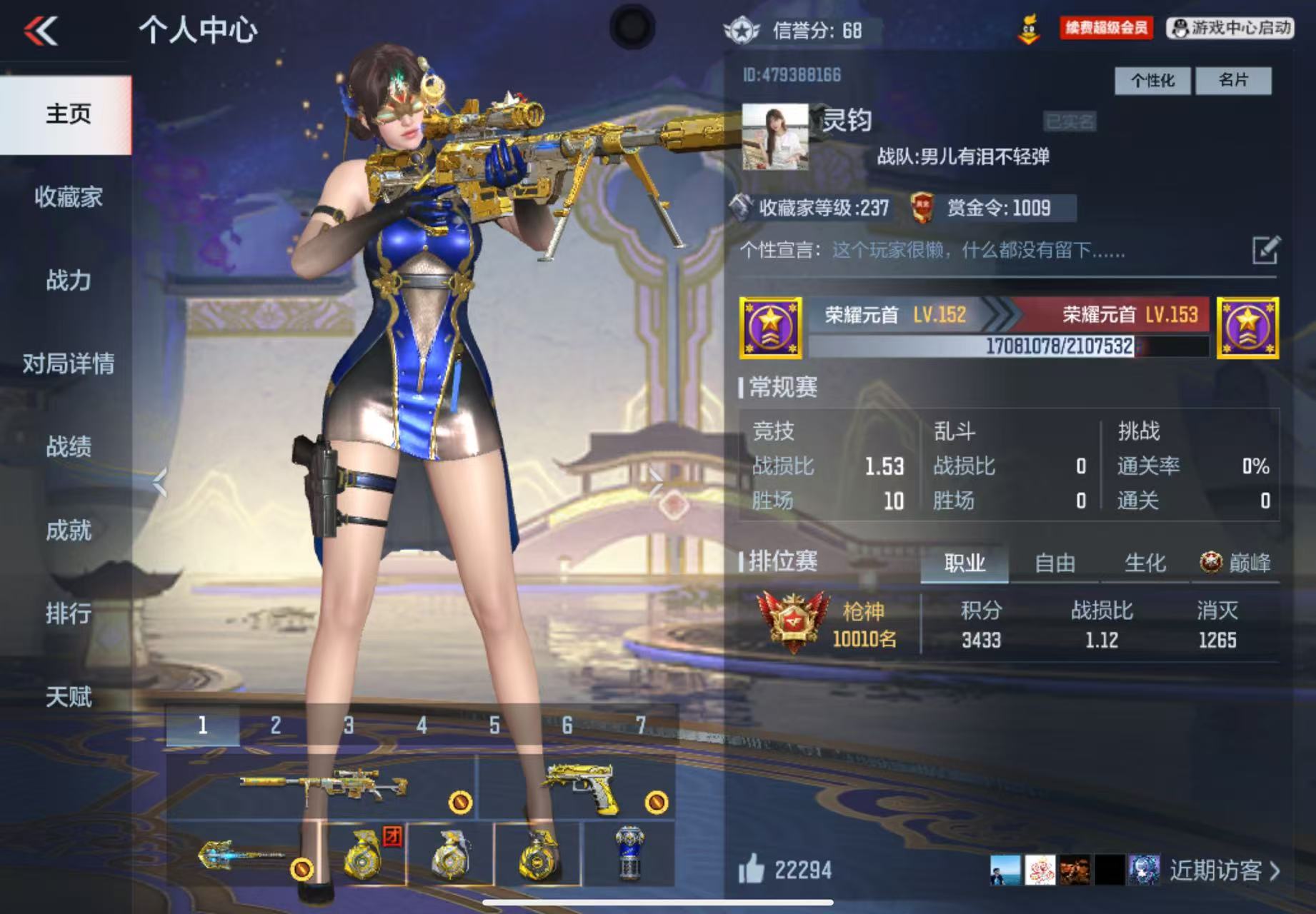Open 对局详情 match details
1316x914 pixels.
[69, 363]
